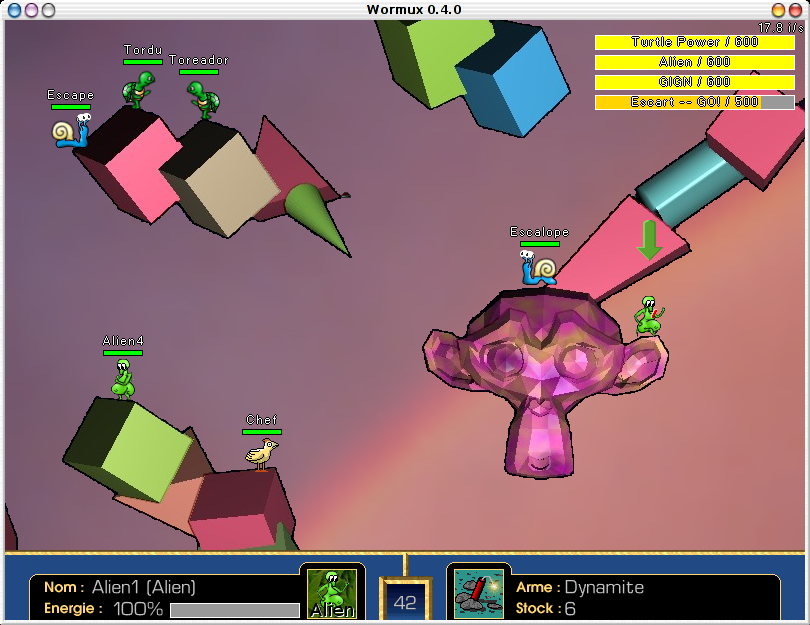This screenshot has height=625, width=810.
Task: Open the Dynamite weapon icon
Action: point(479,594)
